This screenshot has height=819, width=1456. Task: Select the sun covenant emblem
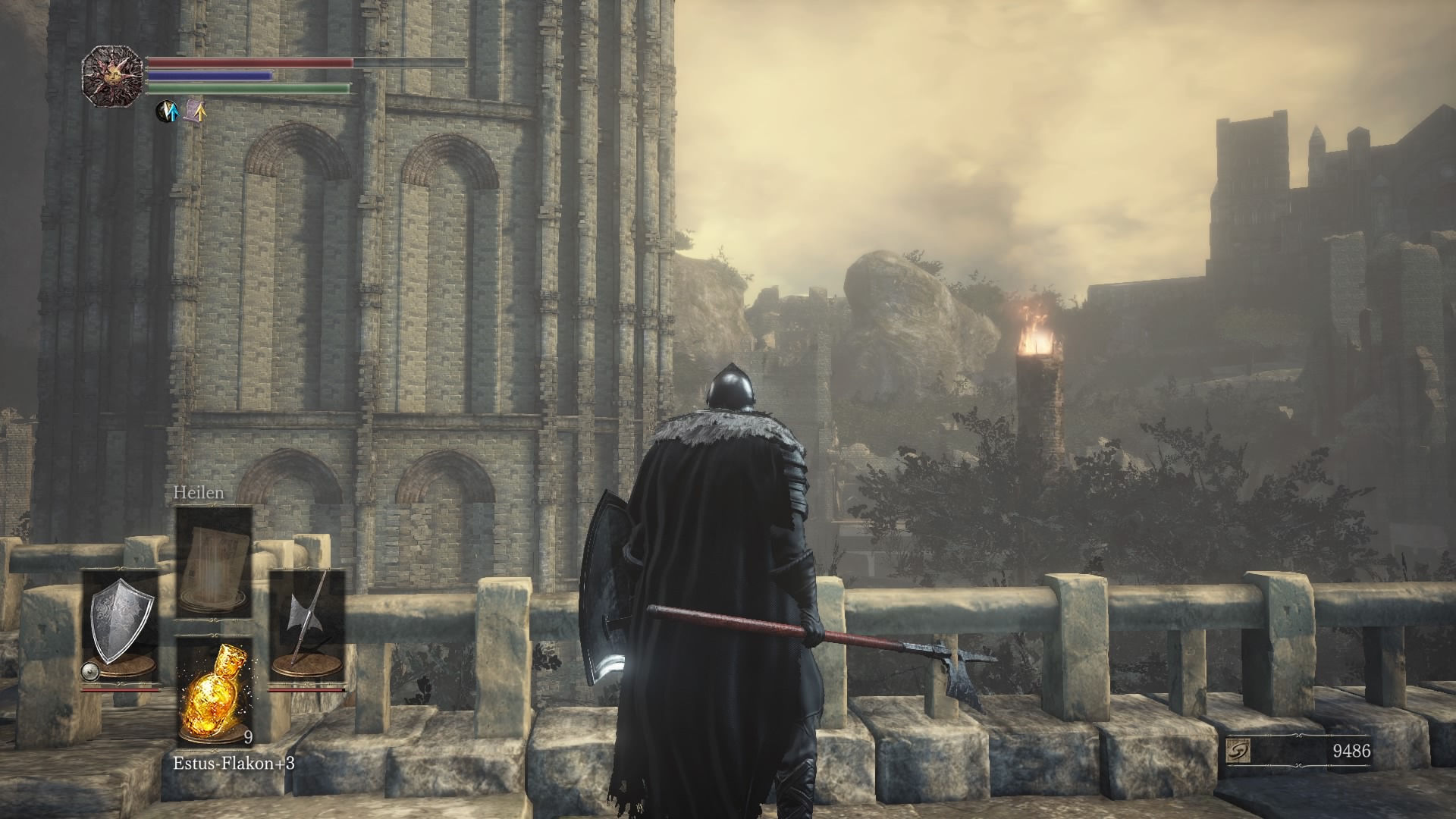[111, 76]
